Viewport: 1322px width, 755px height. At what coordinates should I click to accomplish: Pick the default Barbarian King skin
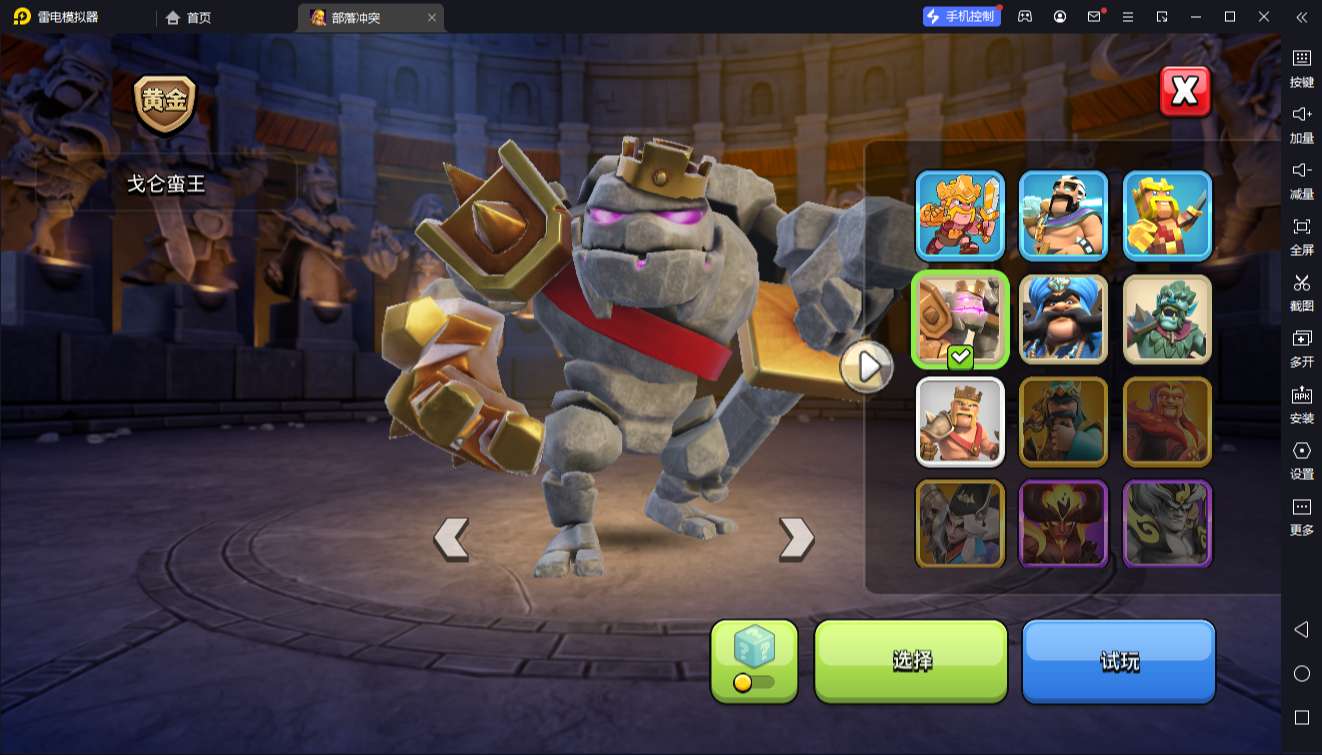[x=960, y=422]
